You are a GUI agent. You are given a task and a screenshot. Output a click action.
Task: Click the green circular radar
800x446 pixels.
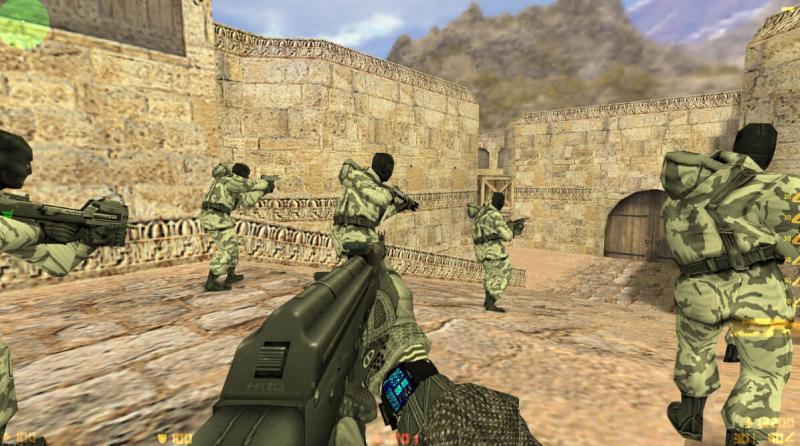point(20,20)
